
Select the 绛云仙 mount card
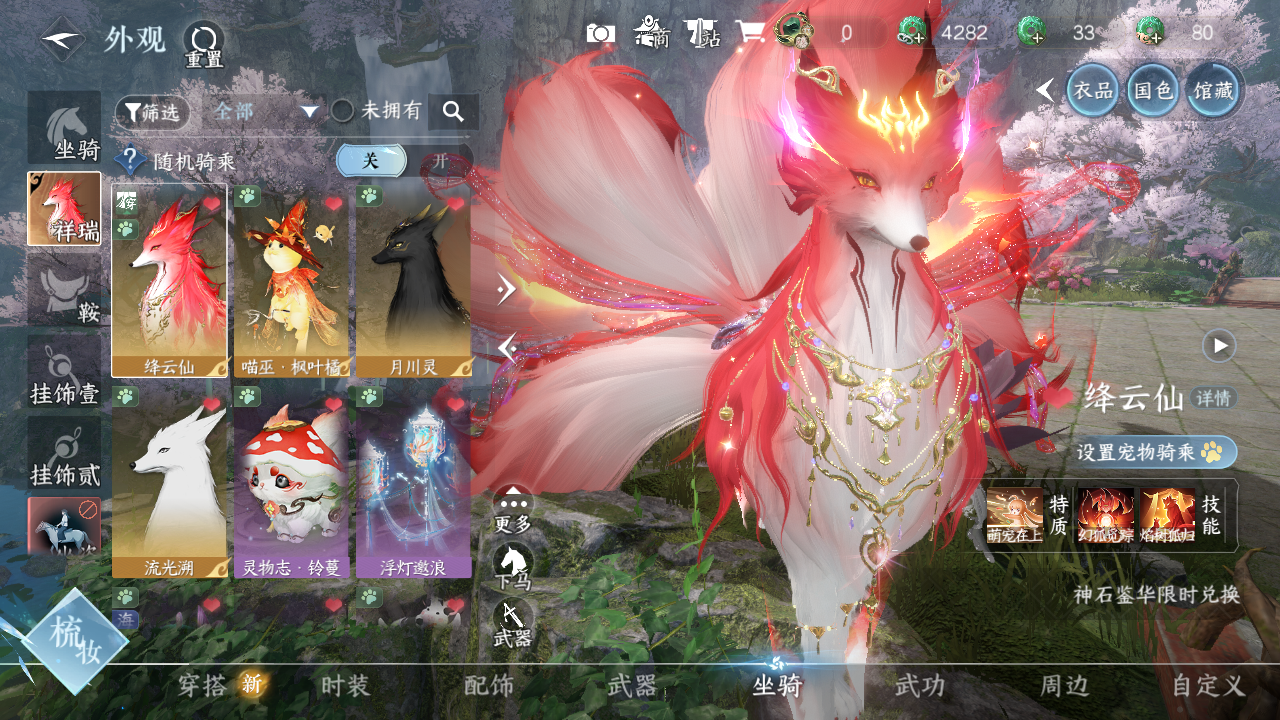click(x=169, y=280)
